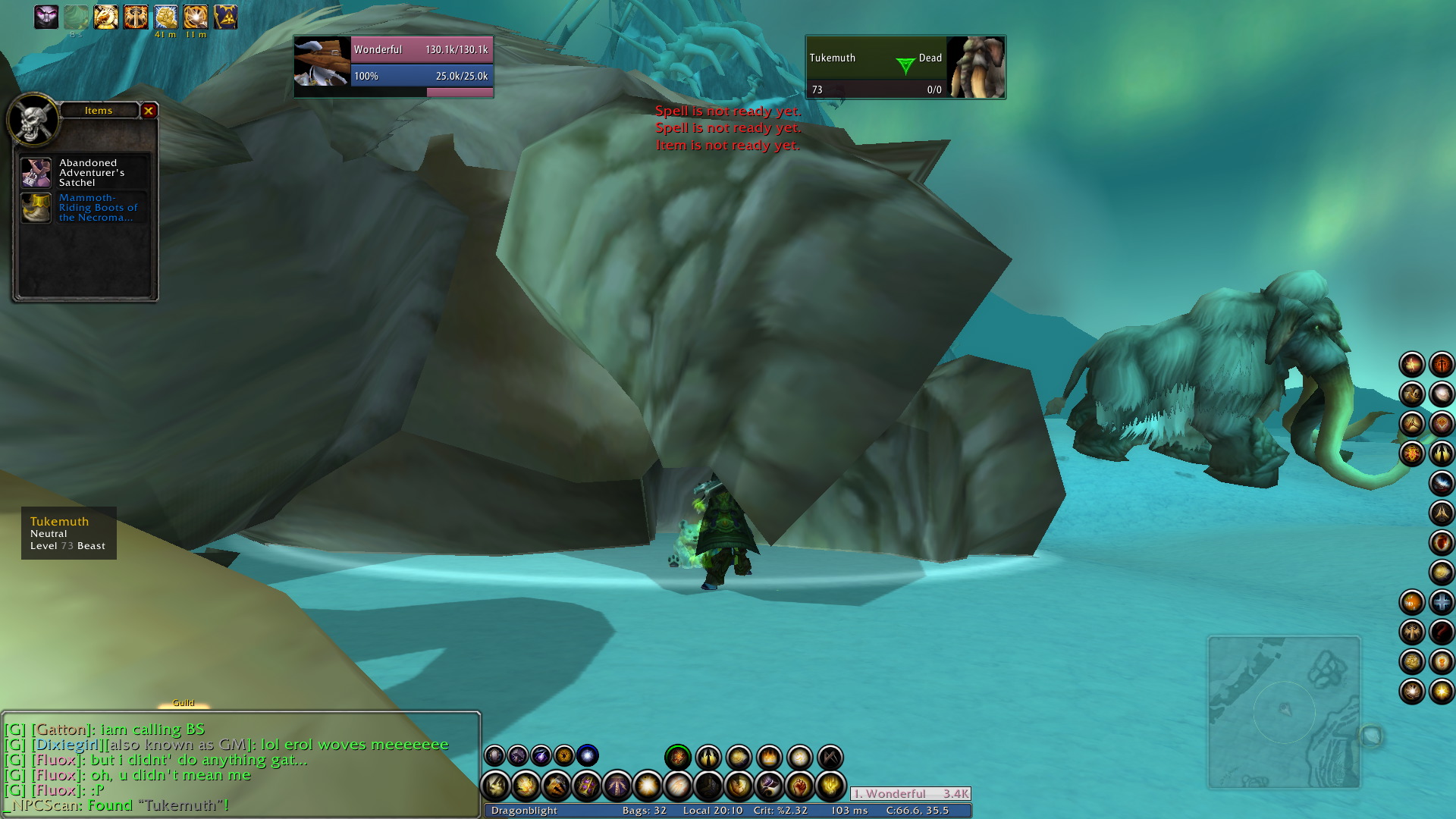Screen dimensions: 1456x819
Task: Click the blue-ringed white orb icon
Action: [x=587, y=755]
